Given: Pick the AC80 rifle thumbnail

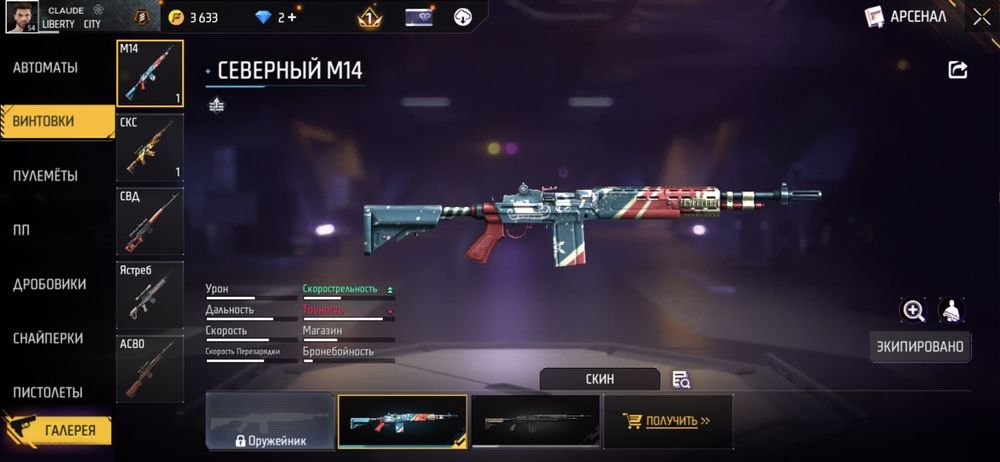Looking at the screenshot, I should [150, 367].
